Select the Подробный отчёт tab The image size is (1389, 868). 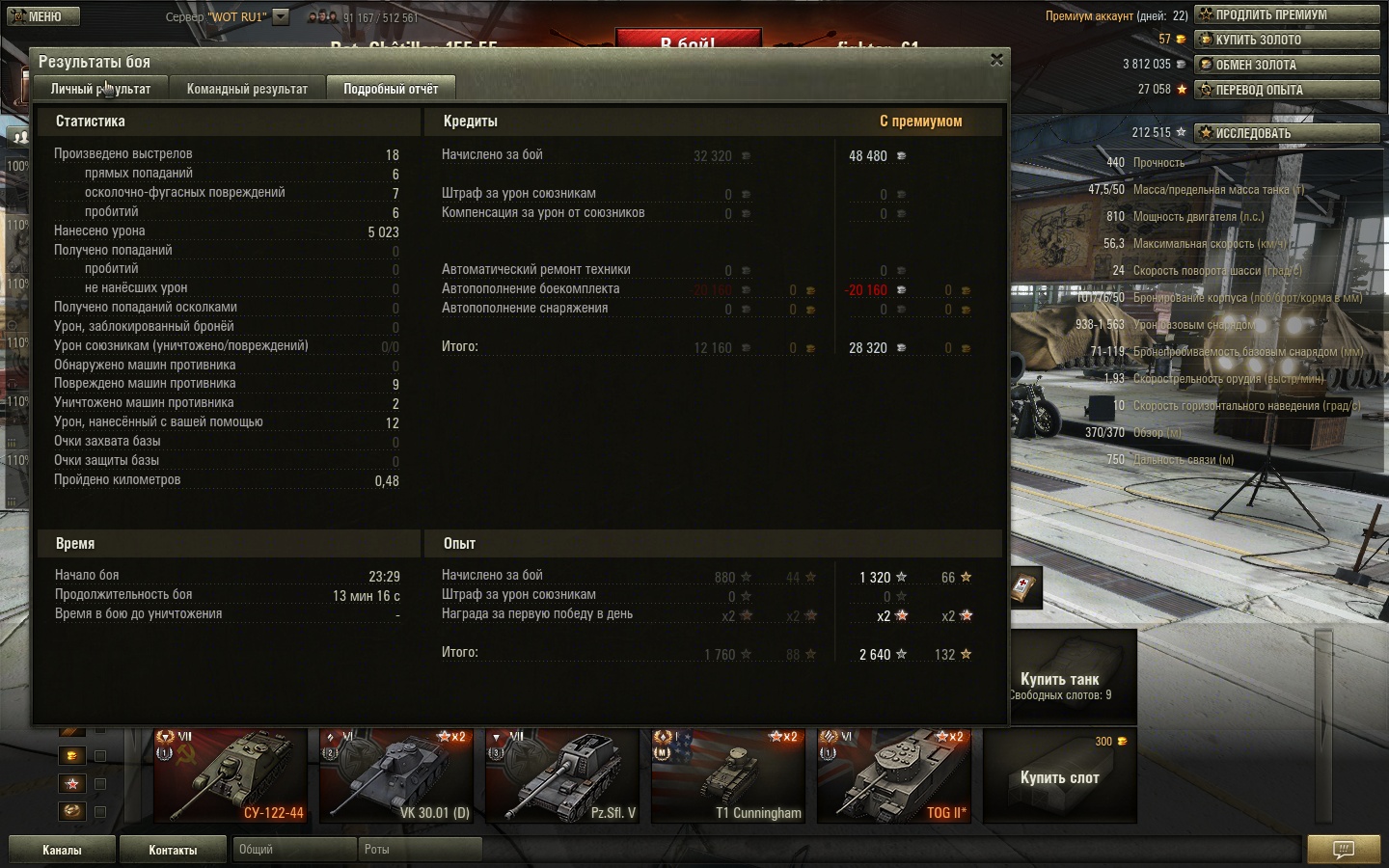point(391,89)
